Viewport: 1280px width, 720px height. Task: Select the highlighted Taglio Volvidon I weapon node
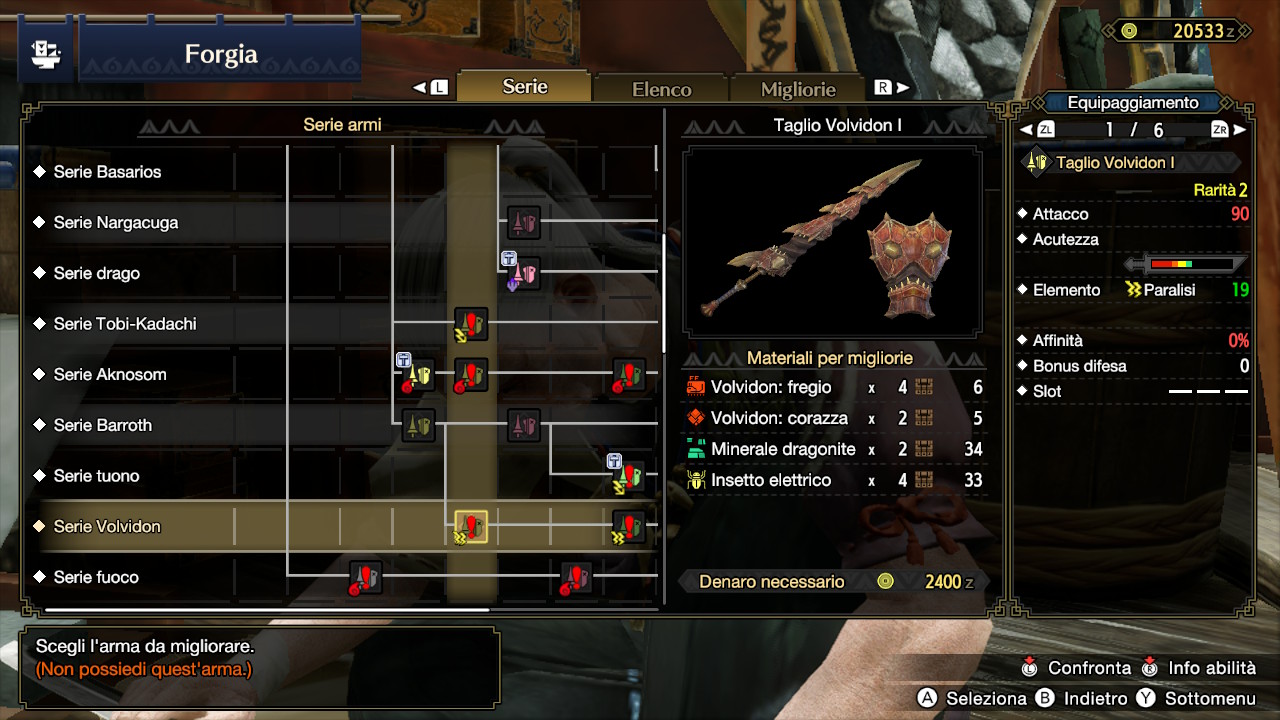[x=470, y=524]
